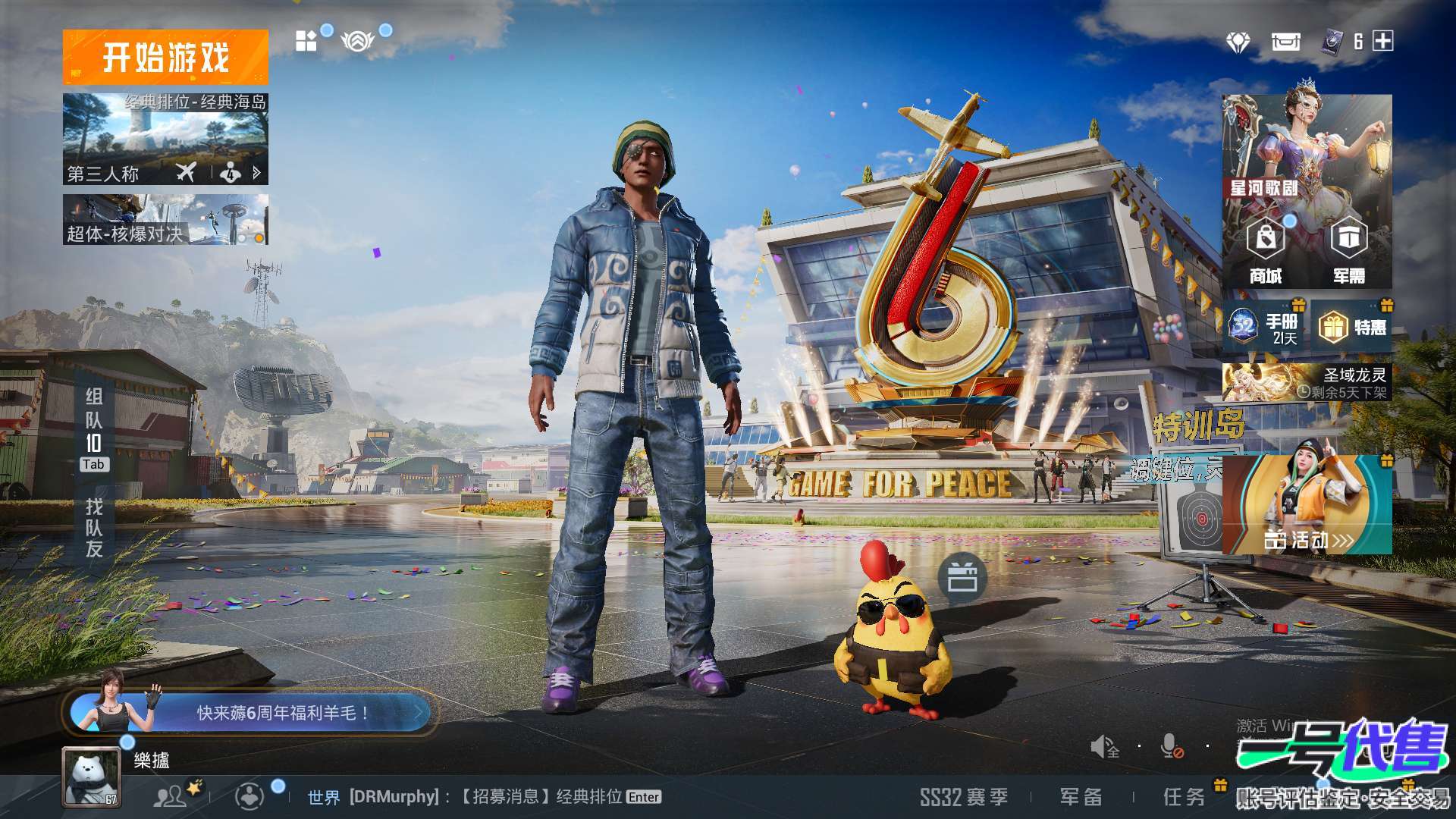Open the 世界 chat message bar
The image size is (1456, 819).
coord(484,797)
